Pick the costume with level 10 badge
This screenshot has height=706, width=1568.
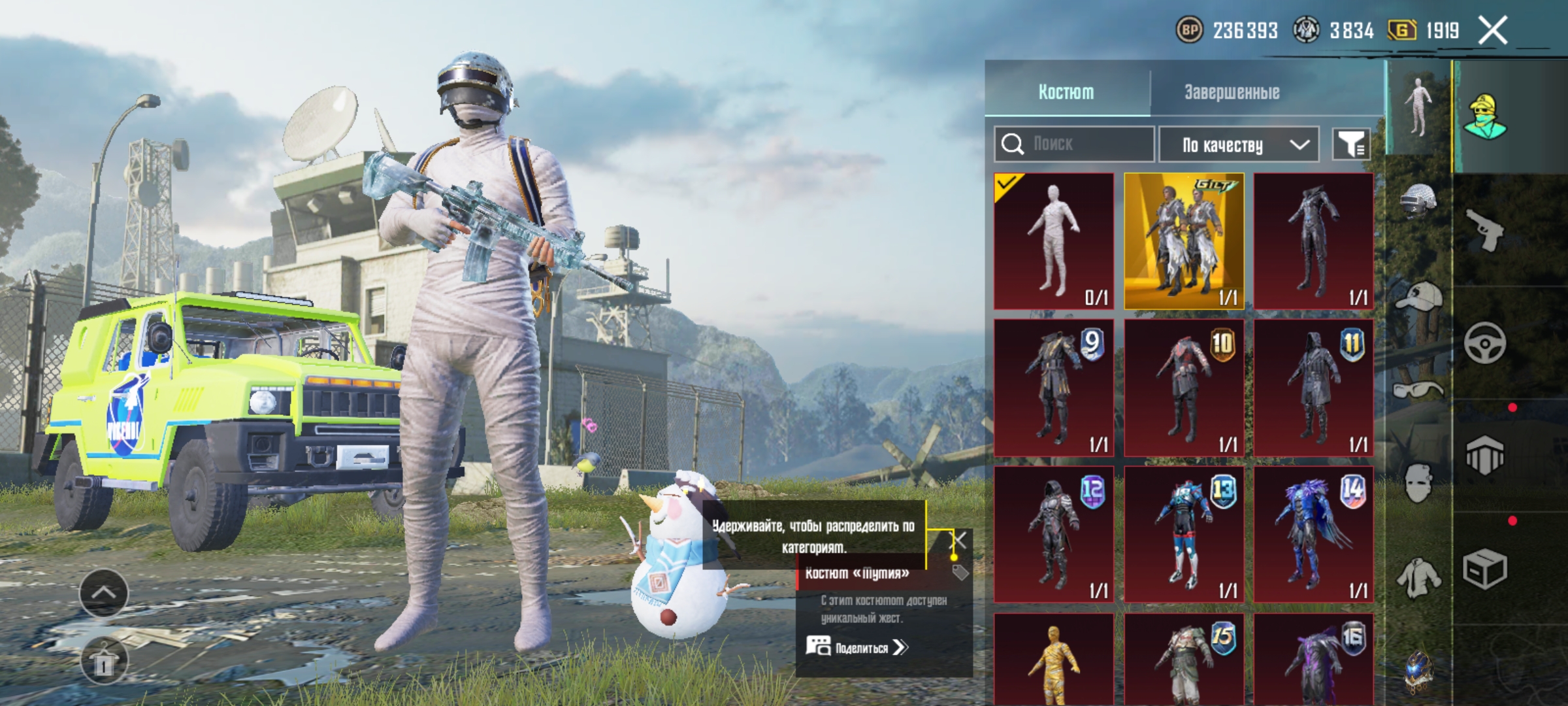(x=1184, y=388)
